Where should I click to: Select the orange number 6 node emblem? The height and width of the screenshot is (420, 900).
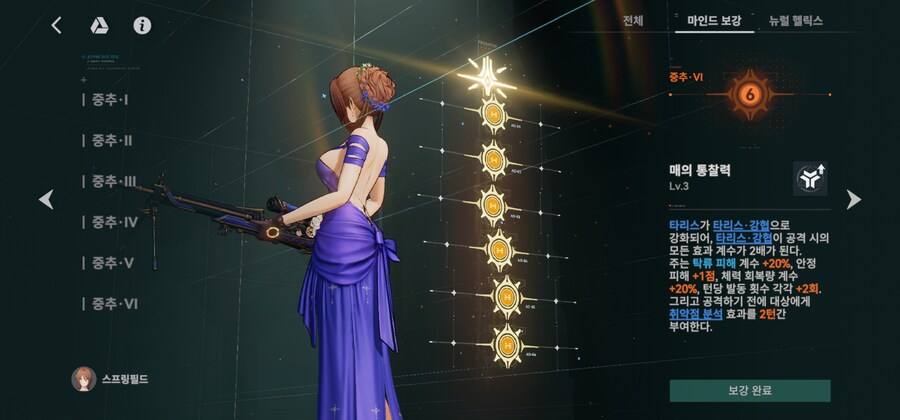click(748, 95)
